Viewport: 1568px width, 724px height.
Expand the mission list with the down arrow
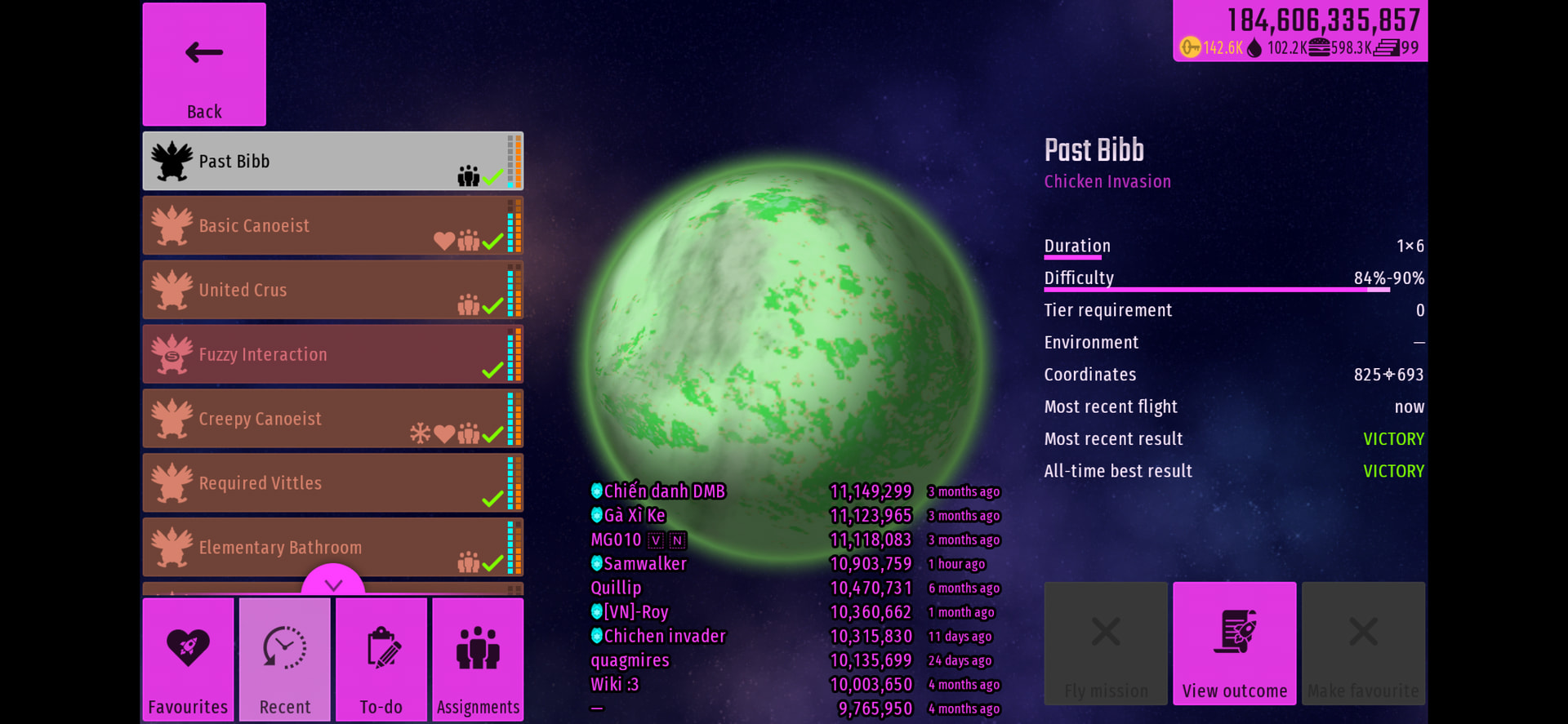click(x=333, y=583)
